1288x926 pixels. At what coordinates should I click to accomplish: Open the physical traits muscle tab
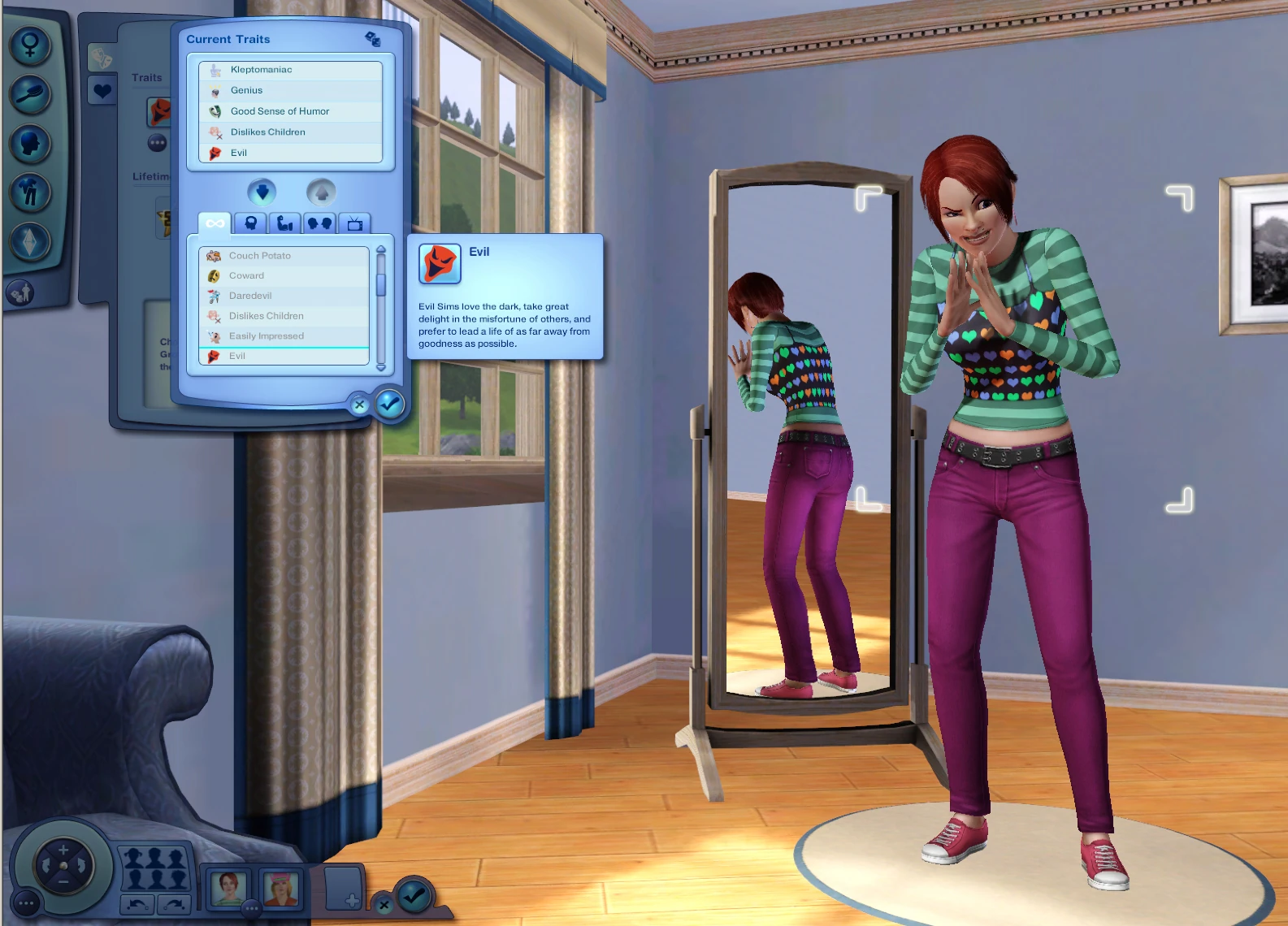(285, 222)
